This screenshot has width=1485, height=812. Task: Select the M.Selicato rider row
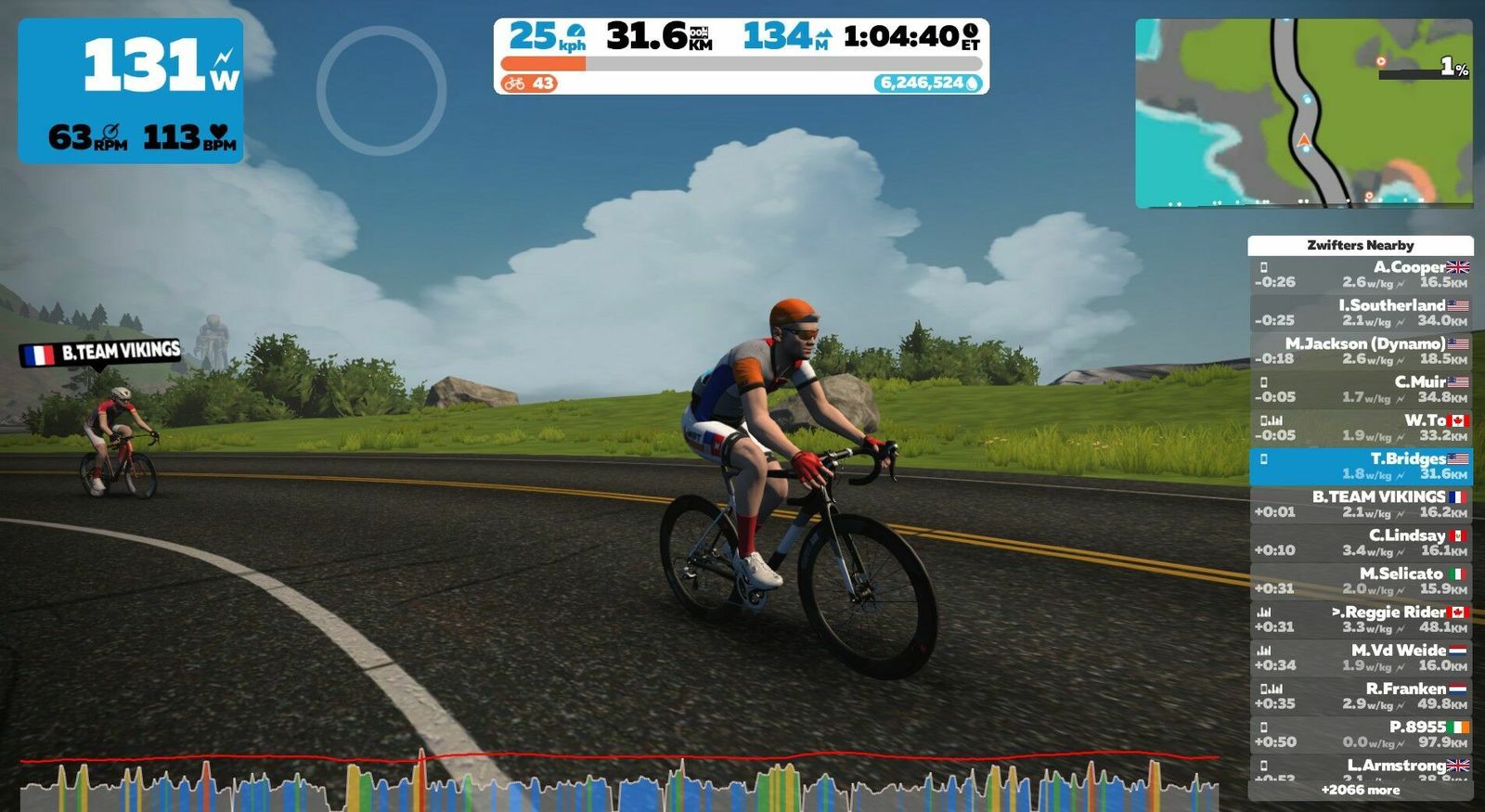1361,581
